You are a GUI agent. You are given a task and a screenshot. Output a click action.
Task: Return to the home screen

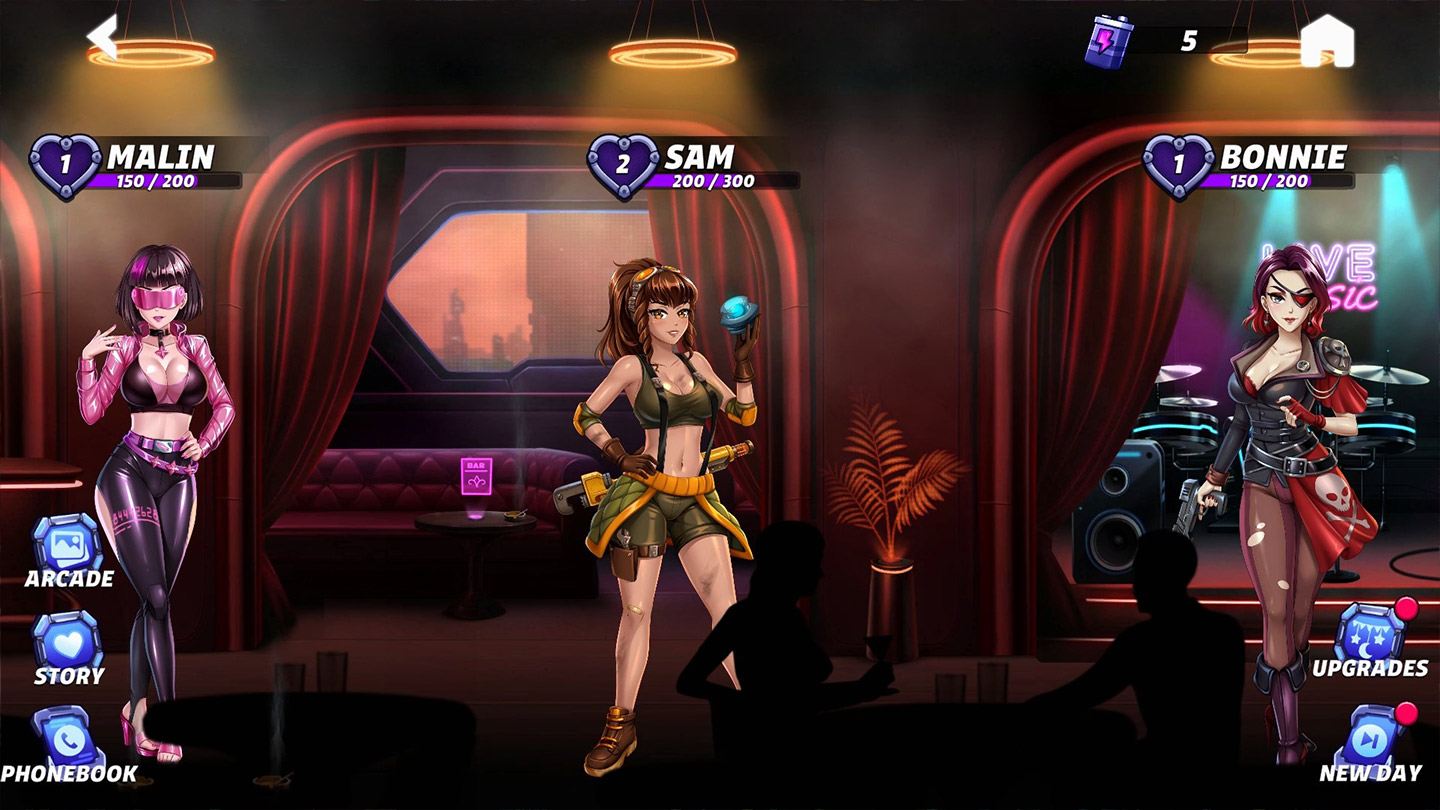1327,42
